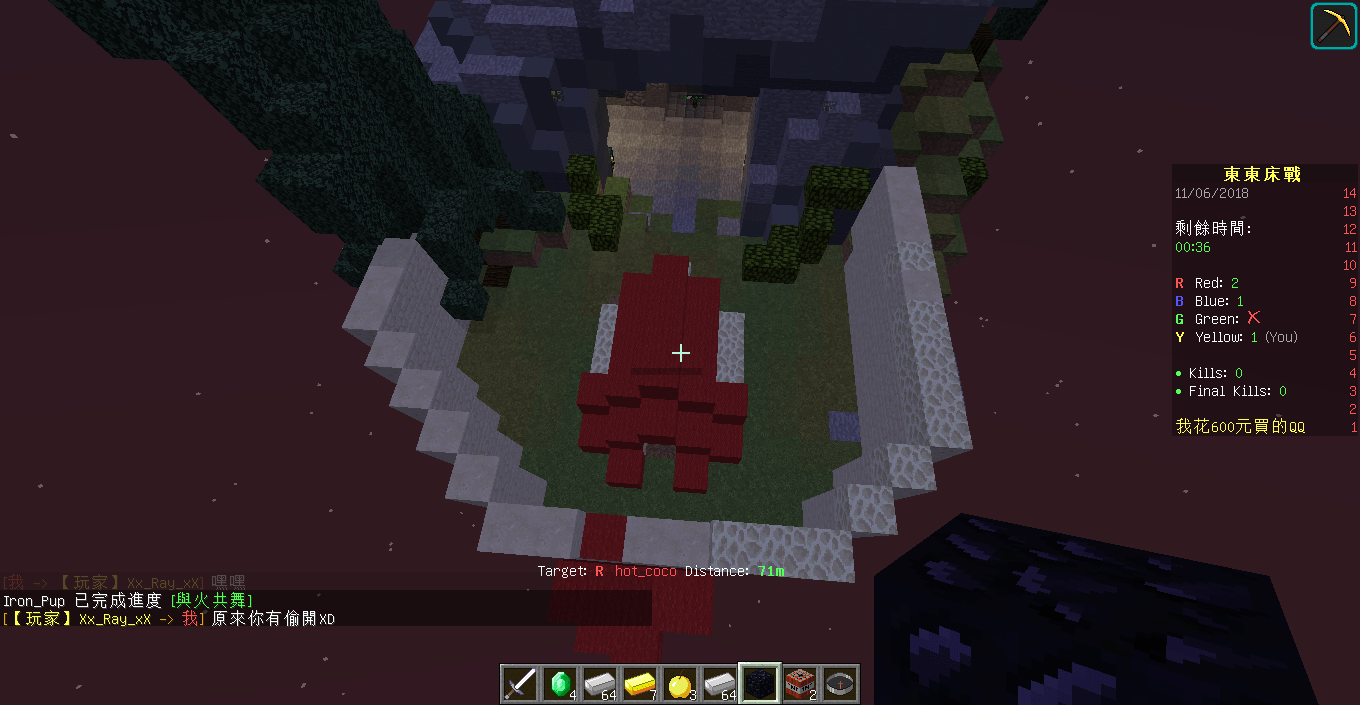Select the emerald stack in the hotbar
This screenshot has height=705, width=1360.
click(x=560, y=683)
